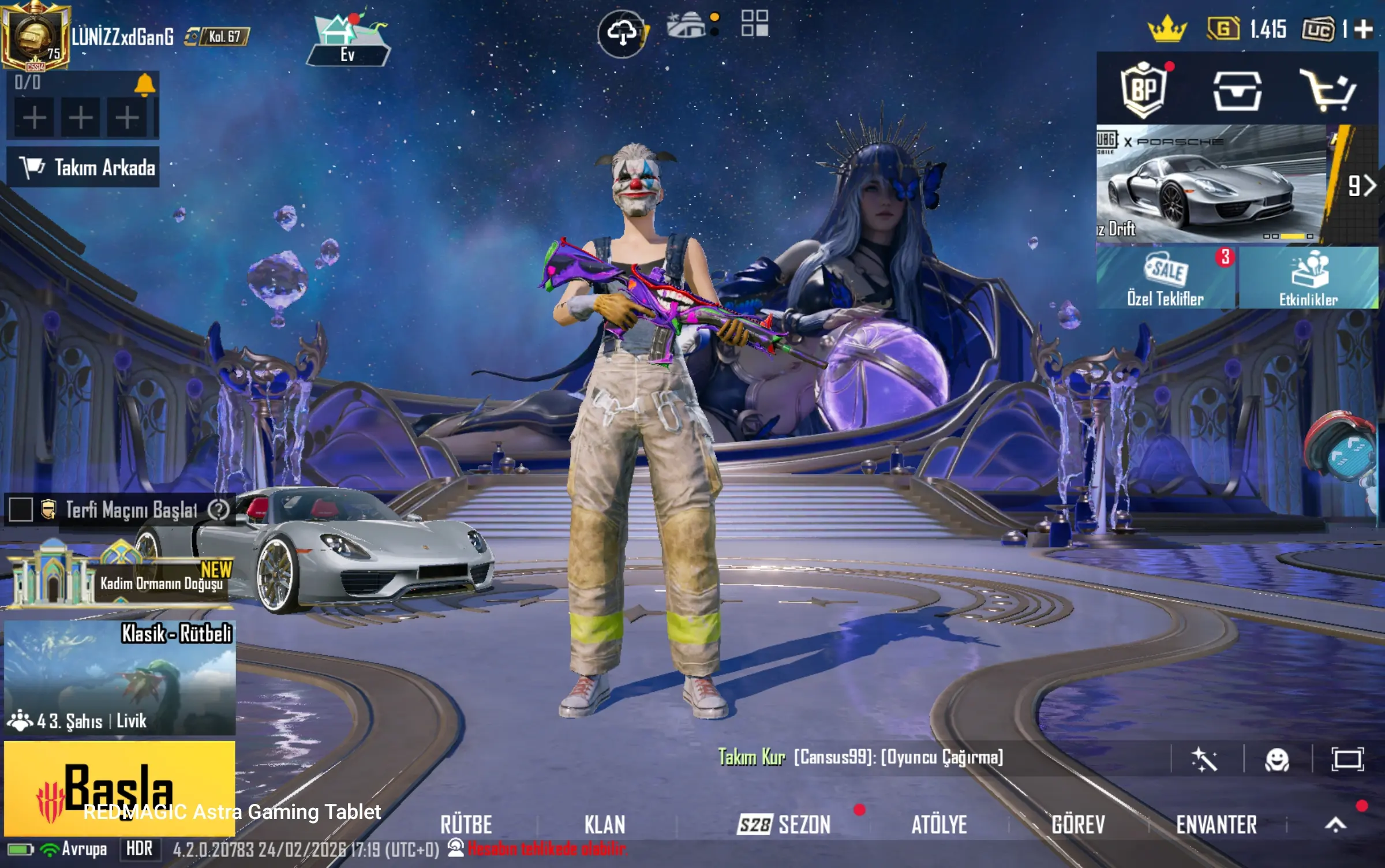Viewport: 1385px width, 868px height.
Task: Open the KLAN tab
Action: coord(605,824)
